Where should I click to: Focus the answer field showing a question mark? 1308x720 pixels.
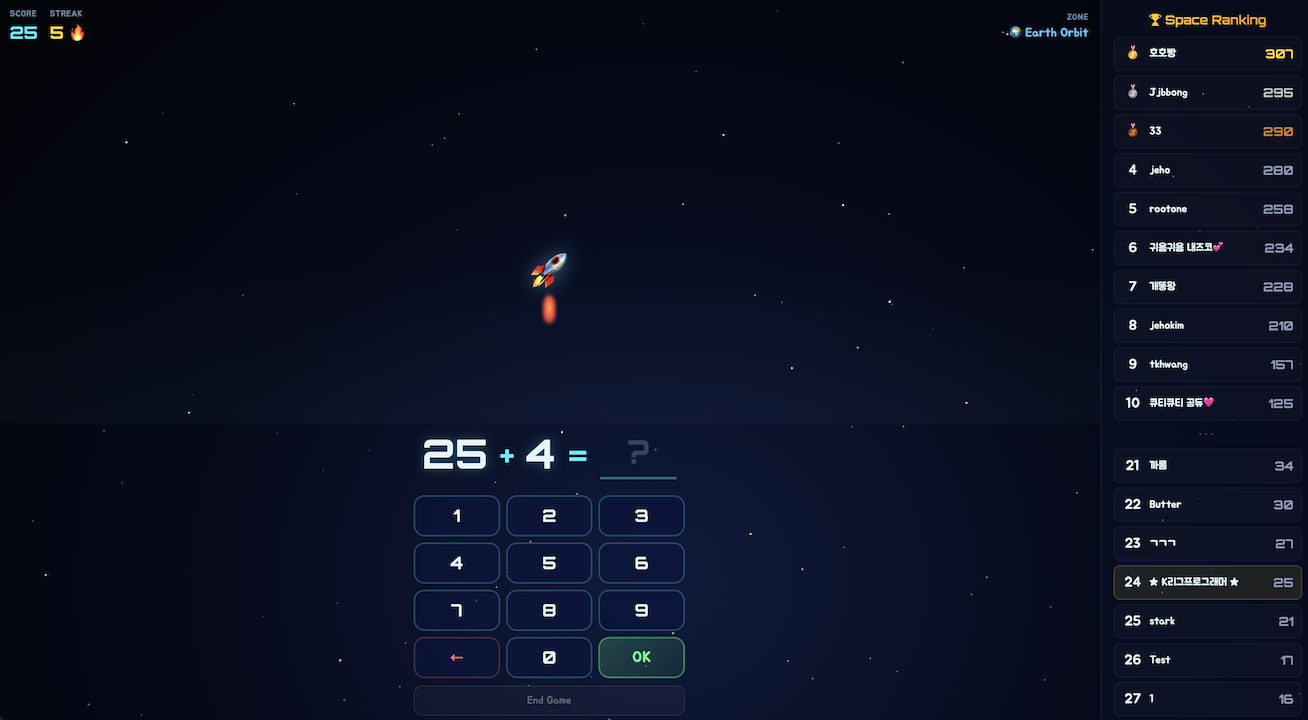(x=638, y=455)
